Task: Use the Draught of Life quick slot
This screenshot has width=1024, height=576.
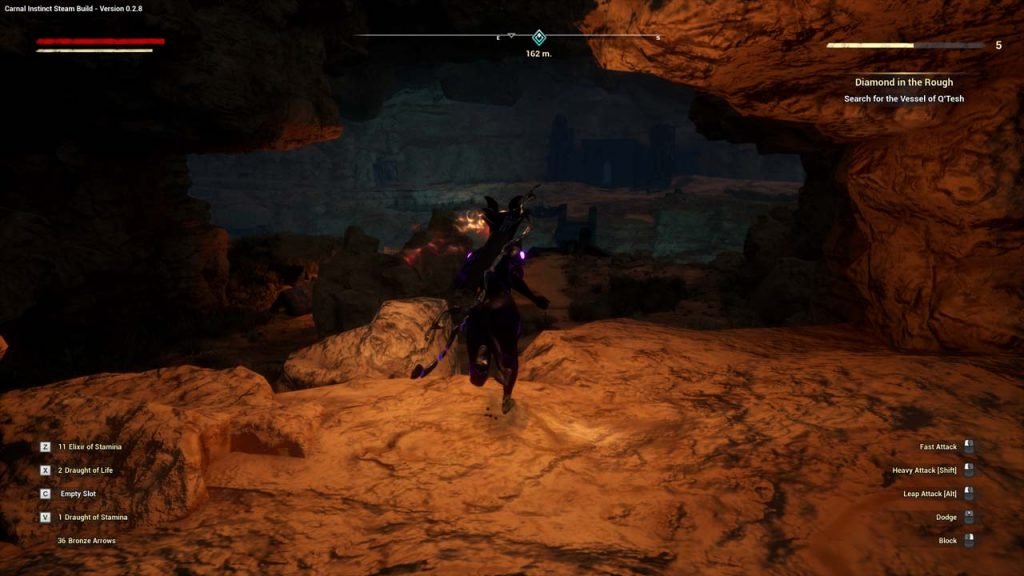Action: [x=82, y=469]
